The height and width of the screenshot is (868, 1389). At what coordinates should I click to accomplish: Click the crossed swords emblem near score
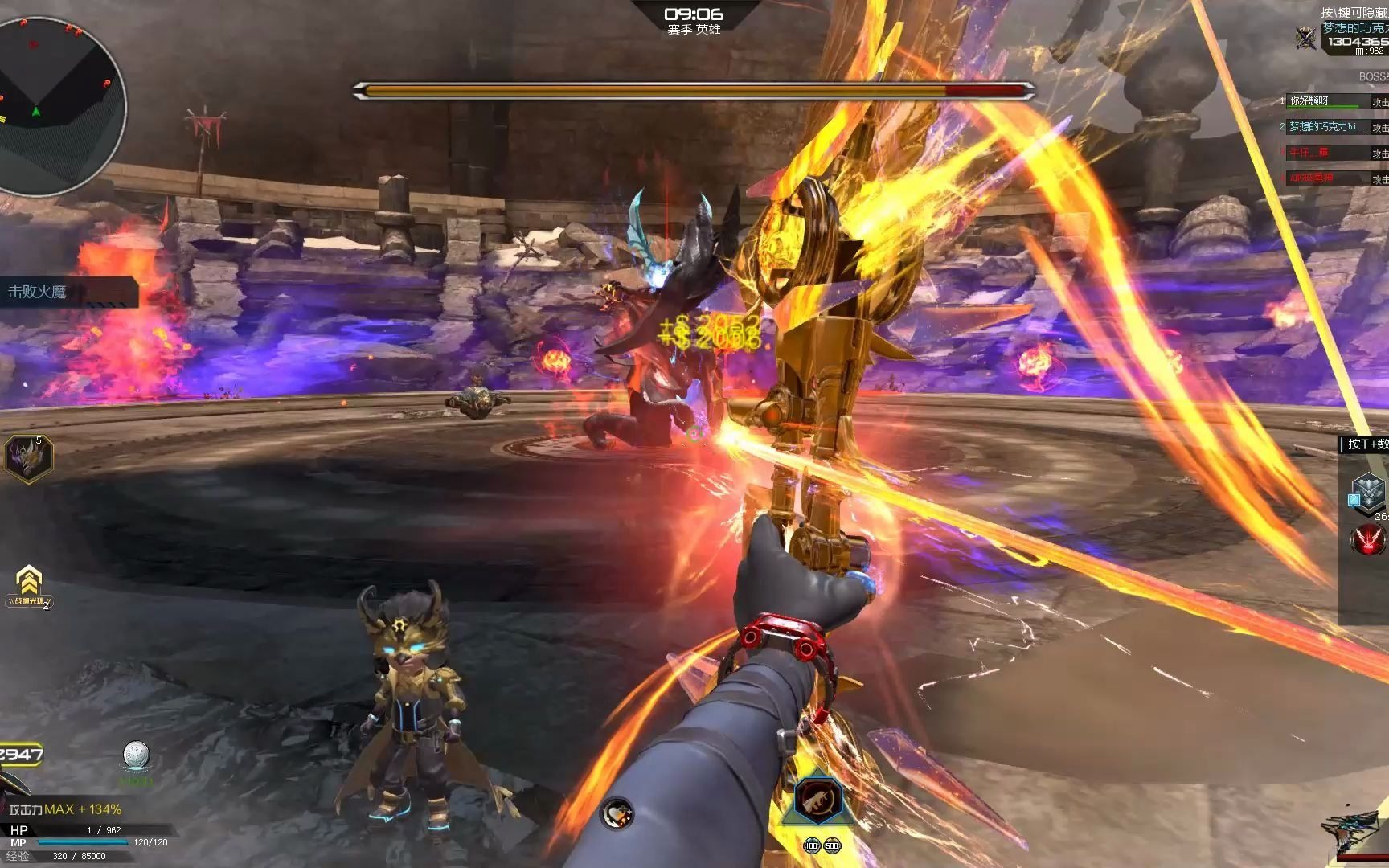1305,38
